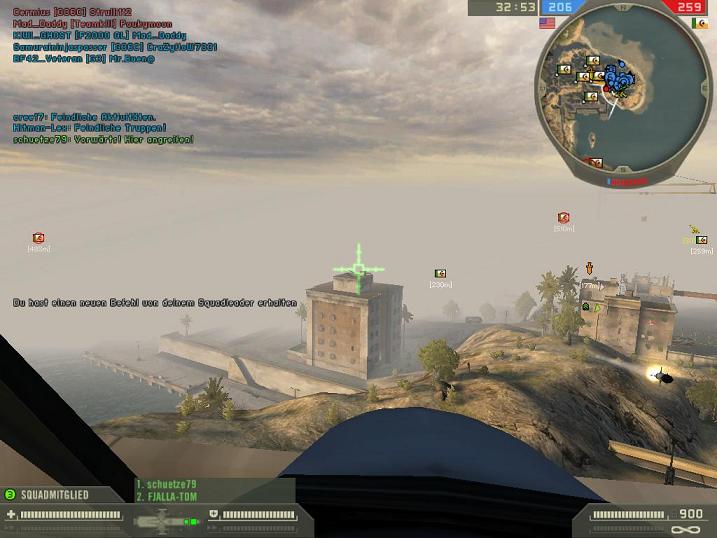The image size is (717, 538).
Task: Click the US team flag icon
Action: click(x=547, y=22)
